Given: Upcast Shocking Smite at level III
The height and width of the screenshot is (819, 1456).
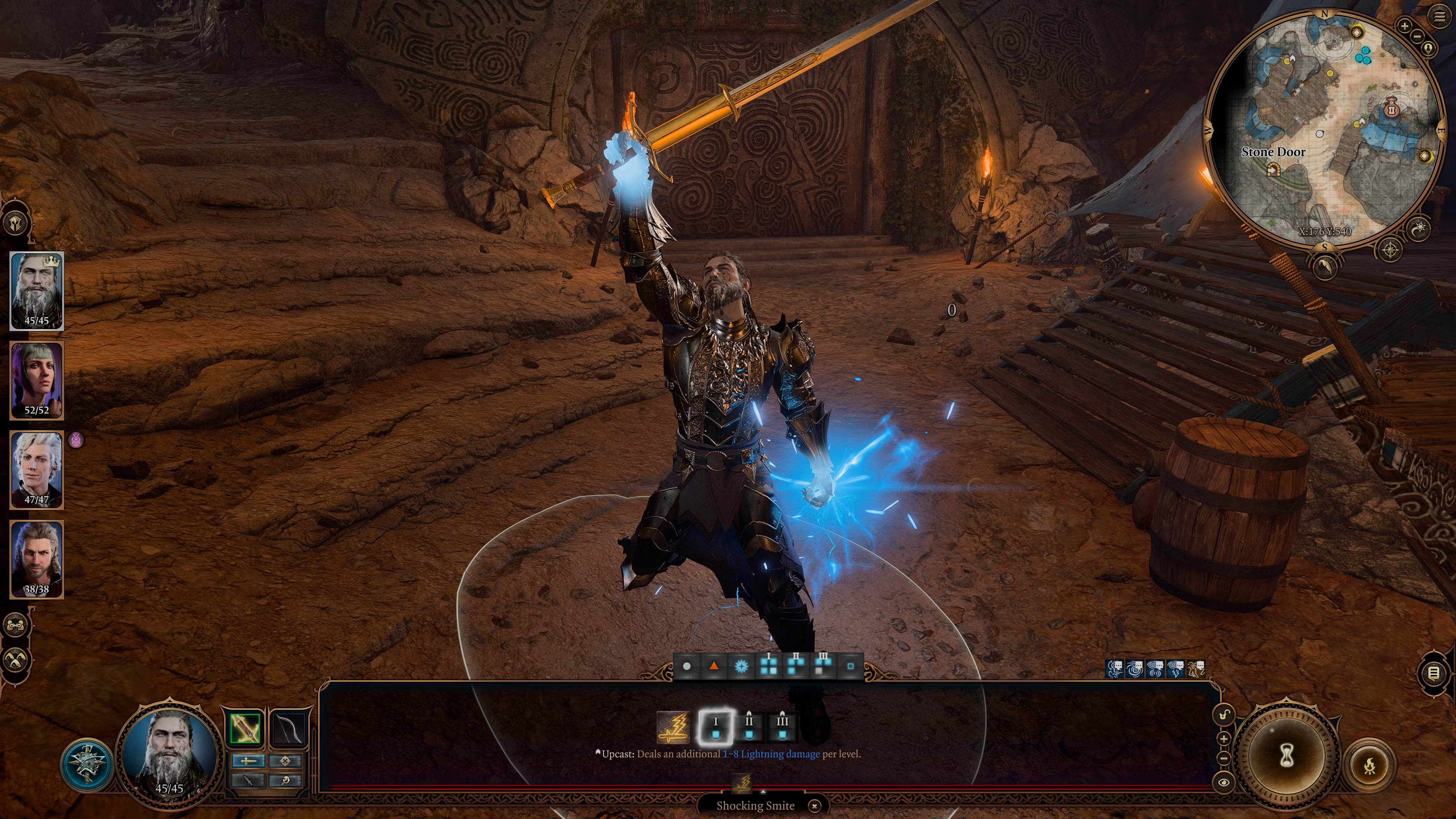Looking at the screenshot, I should (782, 727).
